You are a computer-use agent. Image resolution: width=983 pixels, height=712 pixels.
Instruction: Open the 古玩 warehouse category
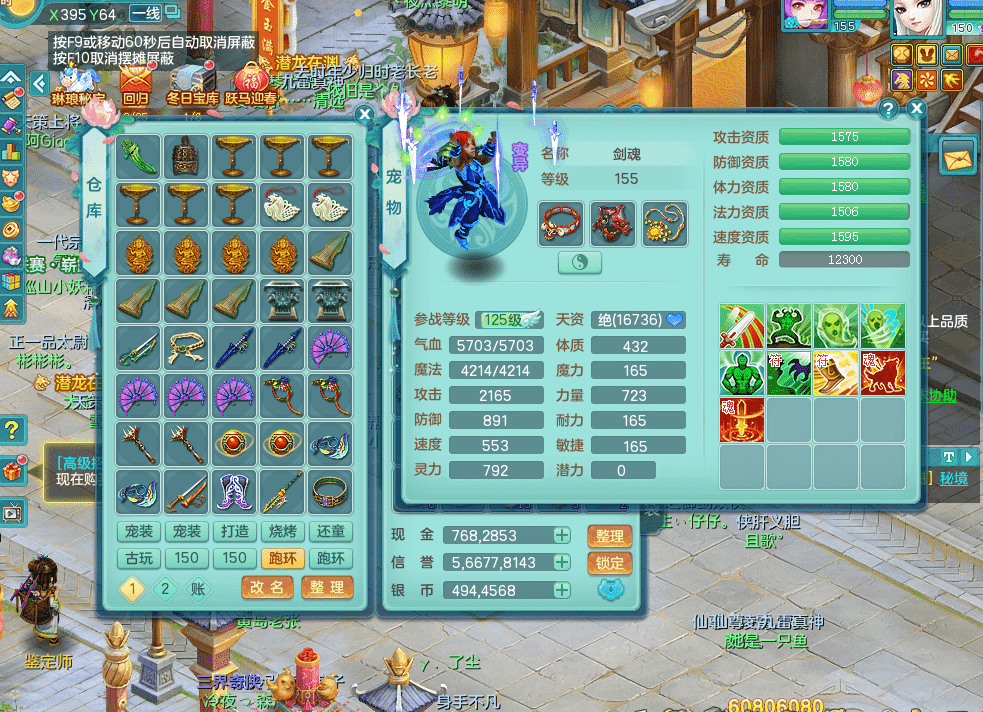coord(139,558)
